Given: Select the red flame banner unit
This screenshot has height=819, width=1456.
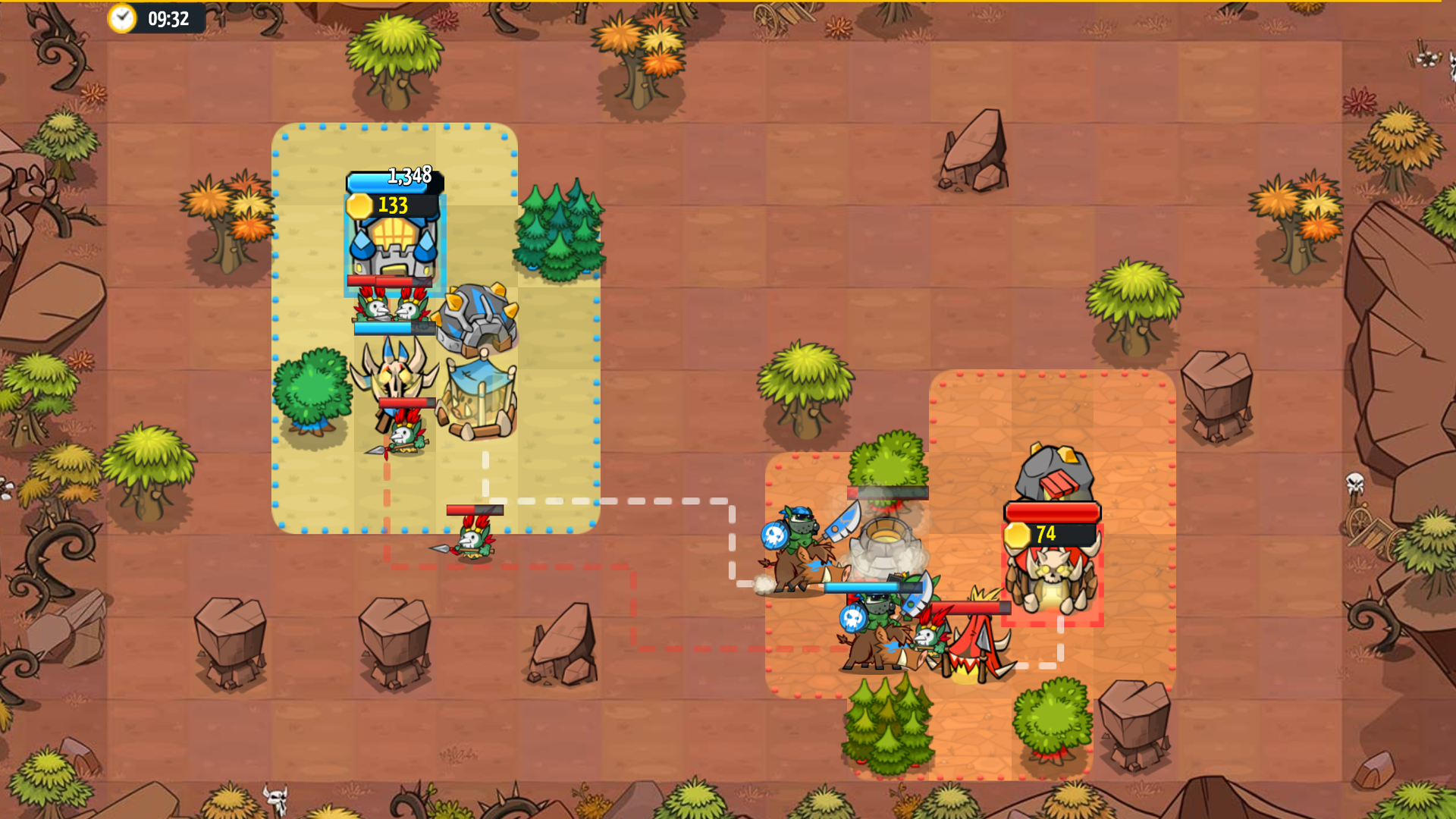Looking at the screenshot, I should [974, 648].
